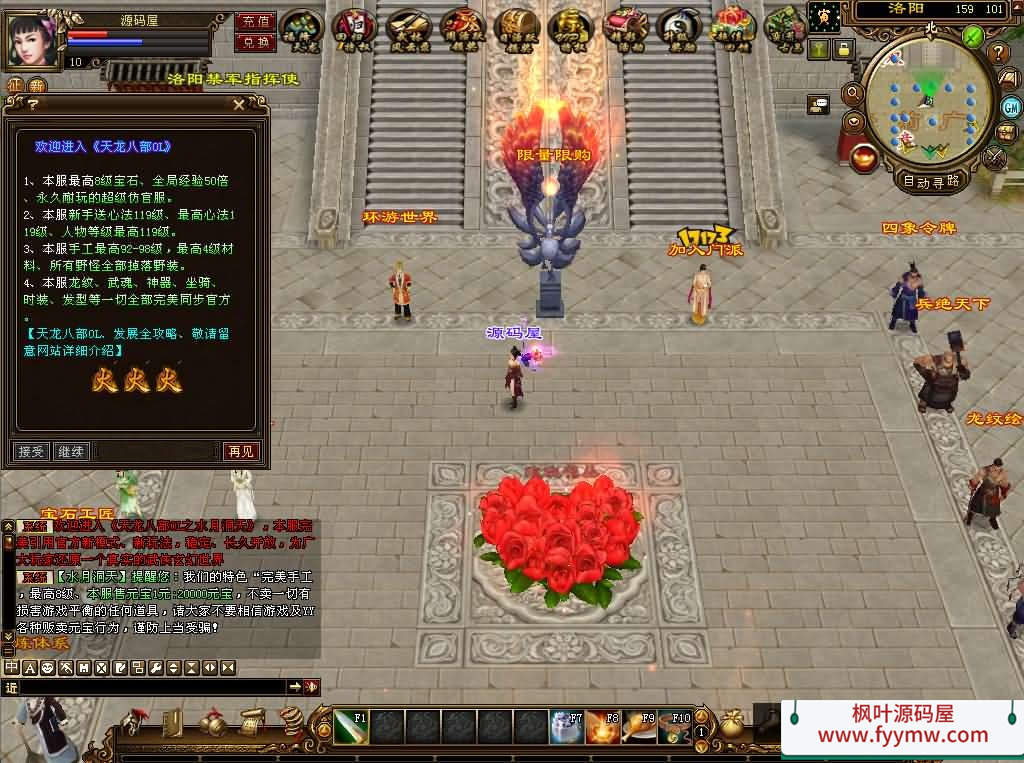The height and width of the screenshot is (763, 1024).
Task: Click the 新 round button under portrait
Action: (x=37, y=87)
